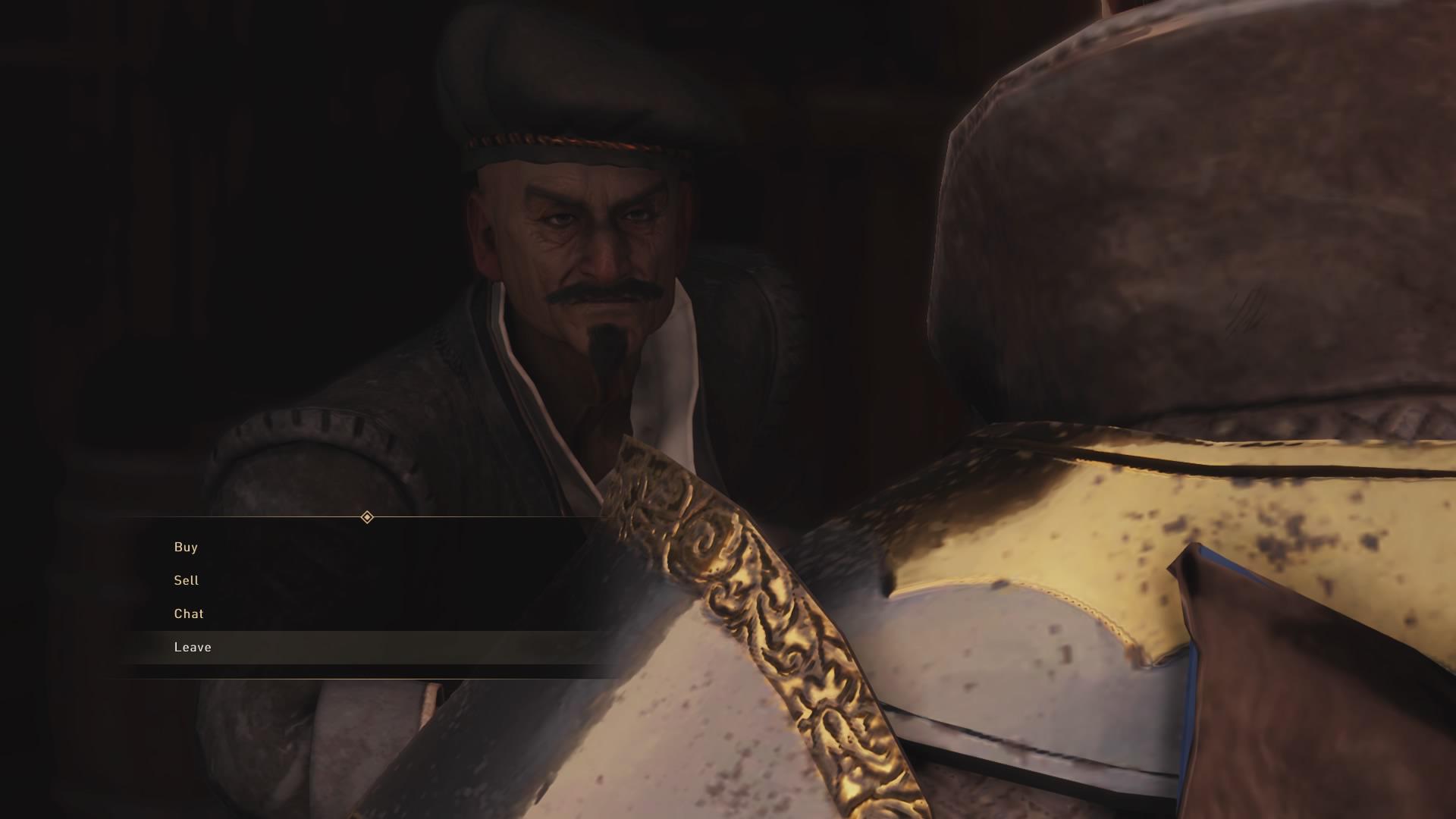Select the second option in the dialogue list

(187, 581)
